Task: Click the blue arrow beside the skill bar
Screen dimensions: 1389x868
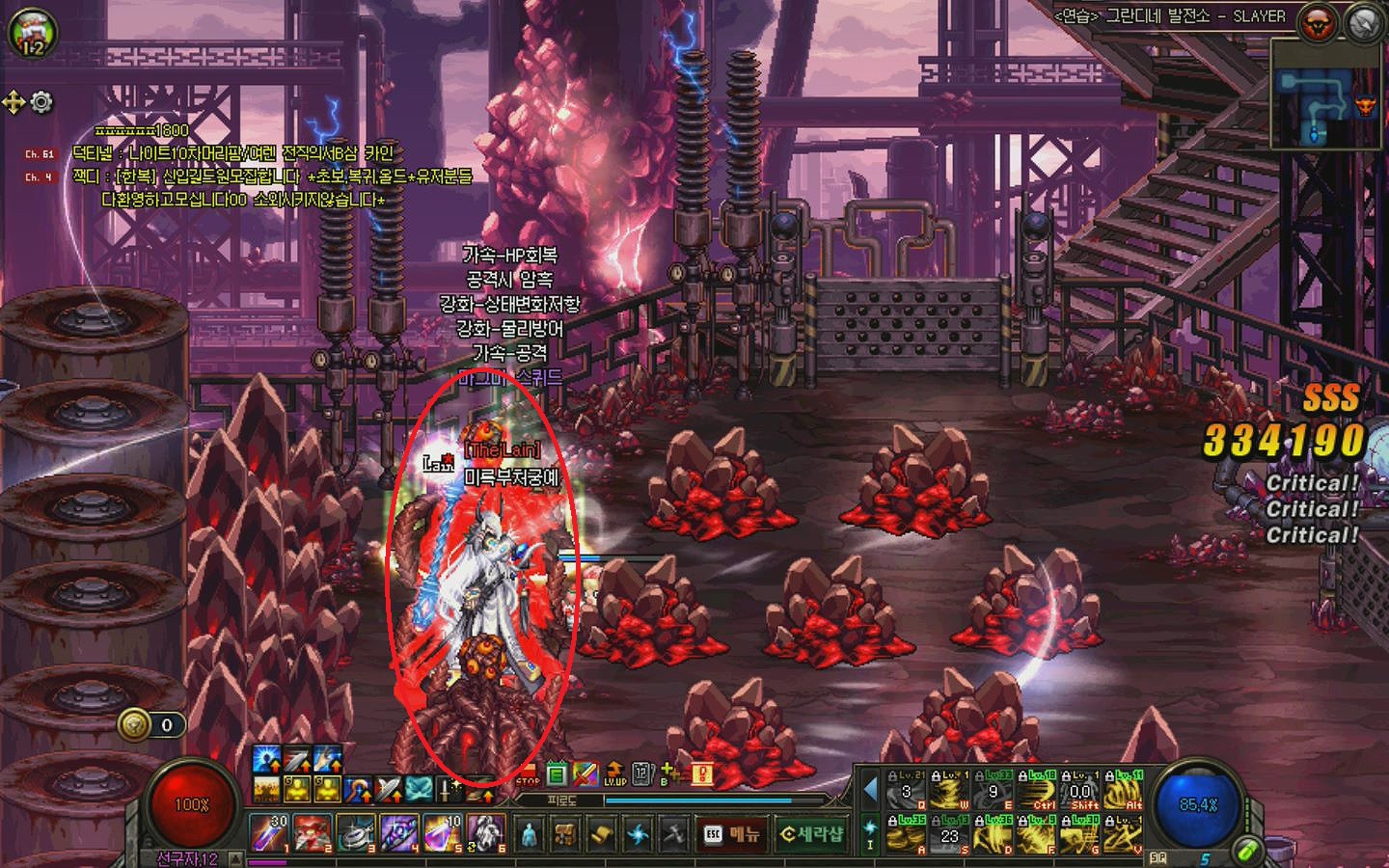Action: click(870, 790)
